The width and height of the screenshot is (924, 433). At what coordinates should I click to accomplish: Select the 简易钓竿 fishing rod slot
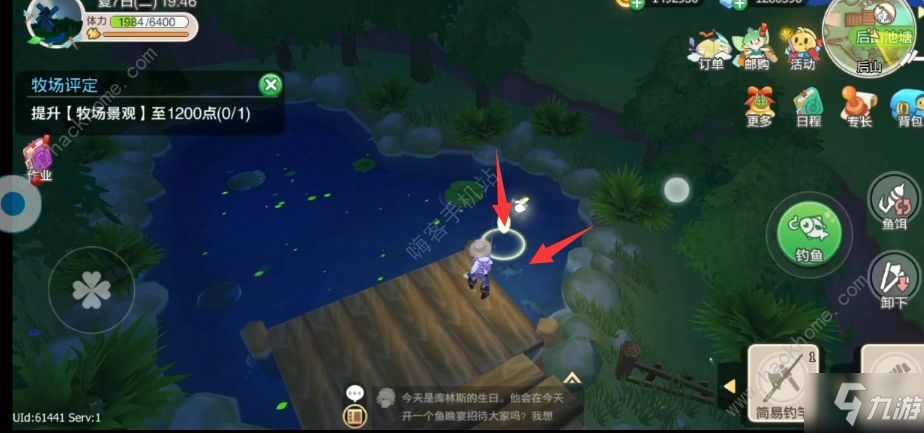(x=784, y=384)
